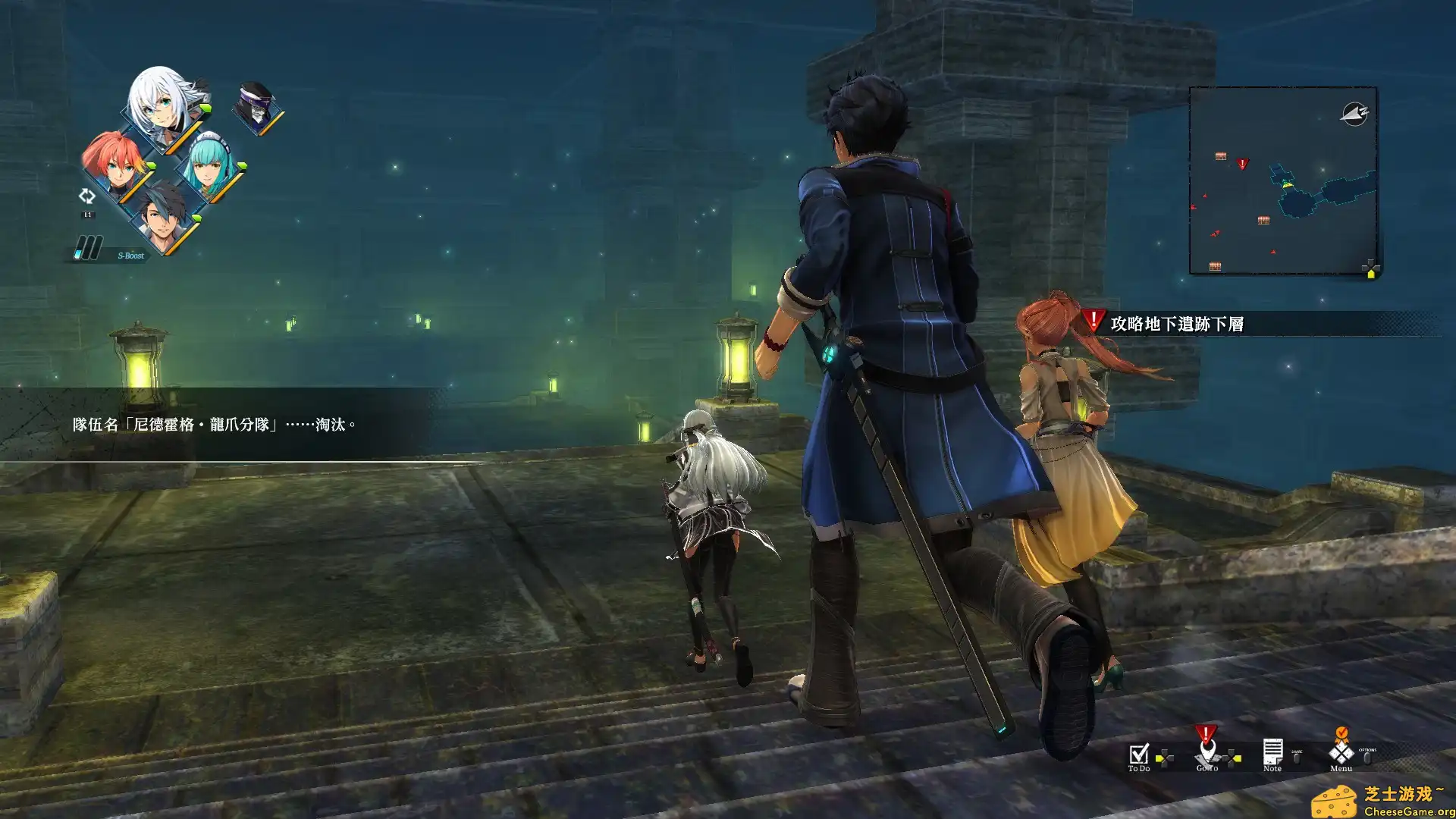Expand the yellow D-pad prompt beside To Do
This screenshot has width=1456, height=819.
click(1165, 756)
